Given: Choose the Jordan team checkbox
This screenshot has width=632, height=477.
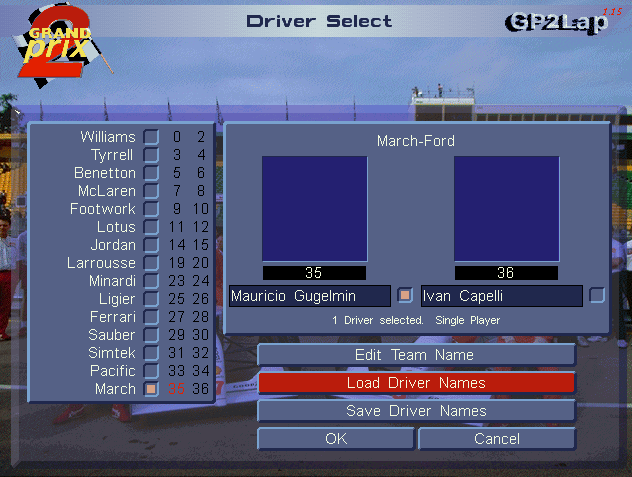Looking at the screenshot, I should [150, 245].
